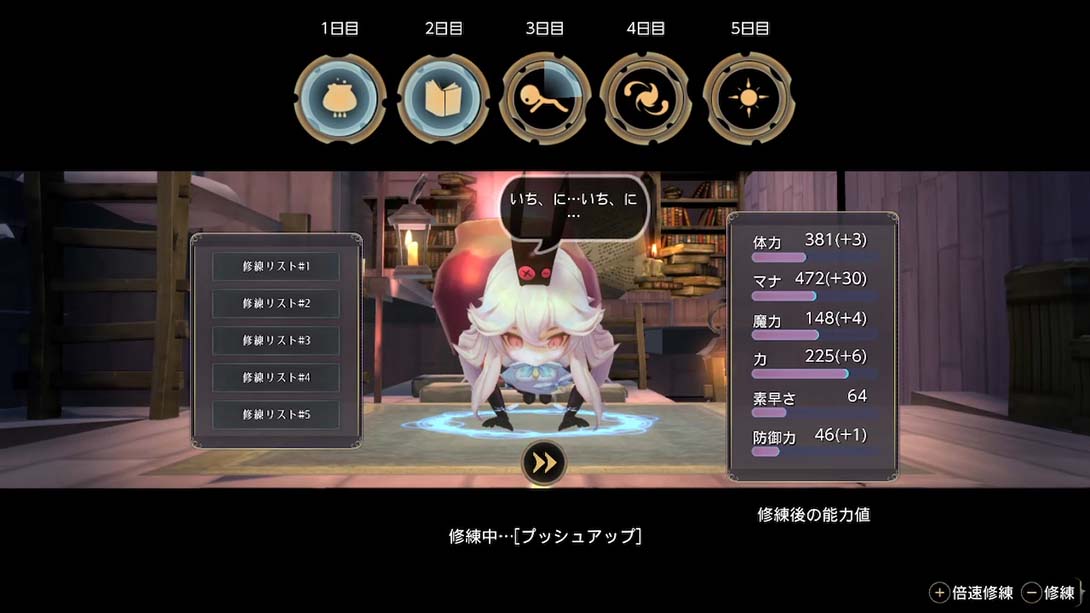
Task: Activate the fast-forward double arrow button
Action: [x=544, y=462]
